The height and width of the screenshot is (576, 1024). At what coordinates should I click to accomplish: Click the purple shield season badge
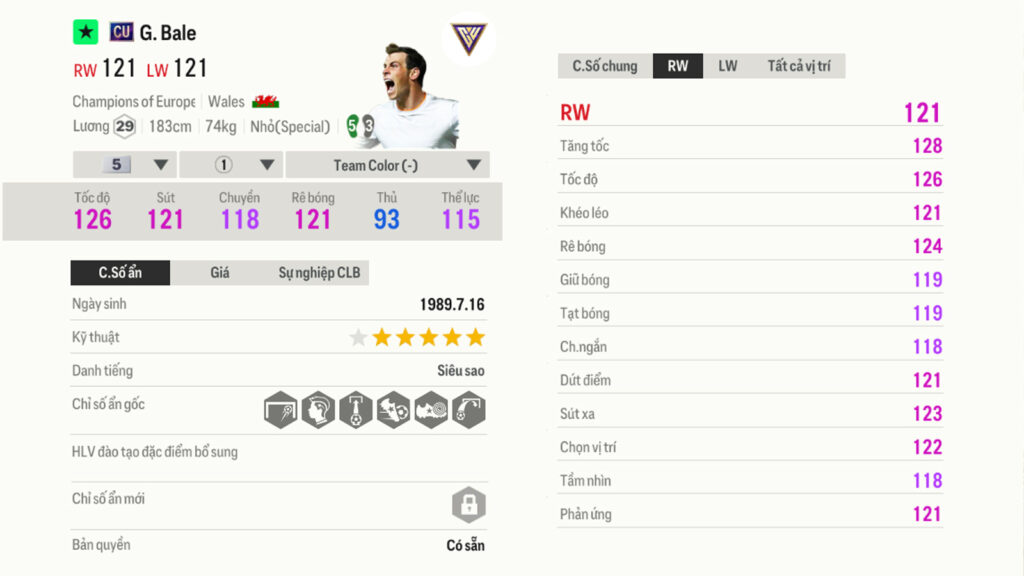coord(468,40)
